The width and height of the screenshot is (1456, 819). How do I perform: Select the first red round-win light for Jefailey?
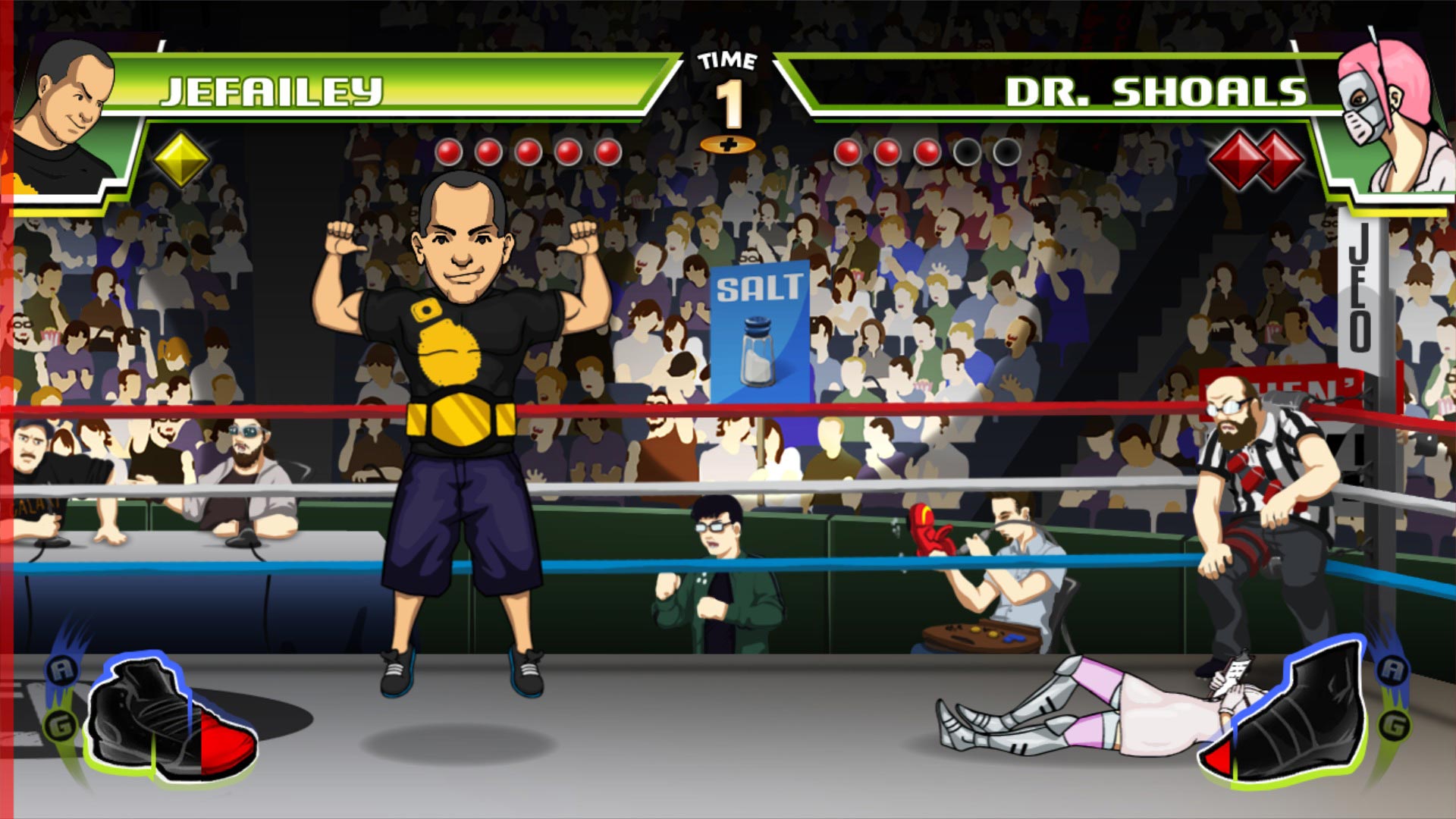(x=449, y=150)
